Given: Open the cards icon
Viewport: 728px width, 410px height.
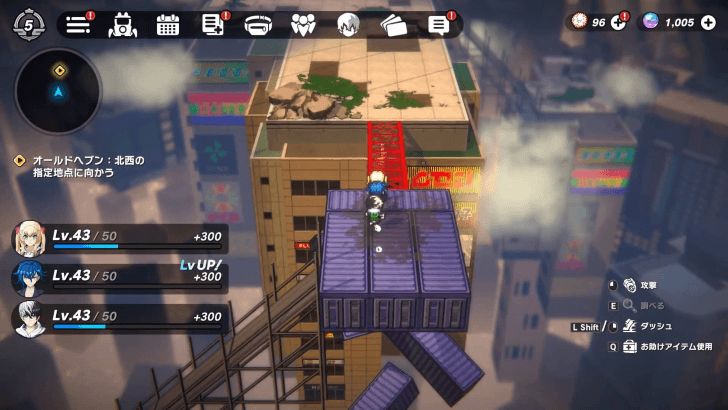Looking at the screenshot, I should coord(393,24).
